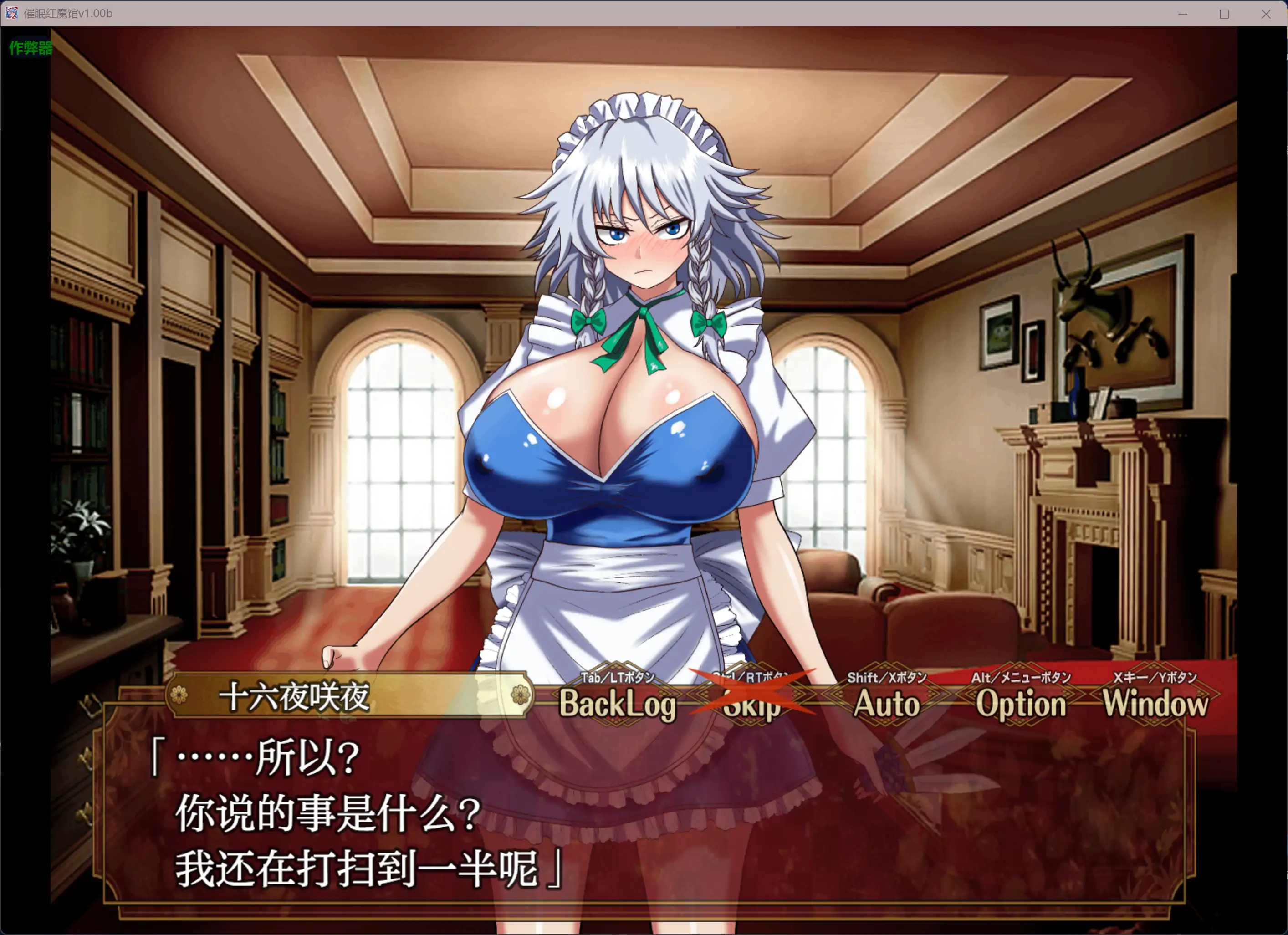Click the golden flower icon left of nameplate
The height and width of the screenshot is (935, 1288).
(180, 695)
